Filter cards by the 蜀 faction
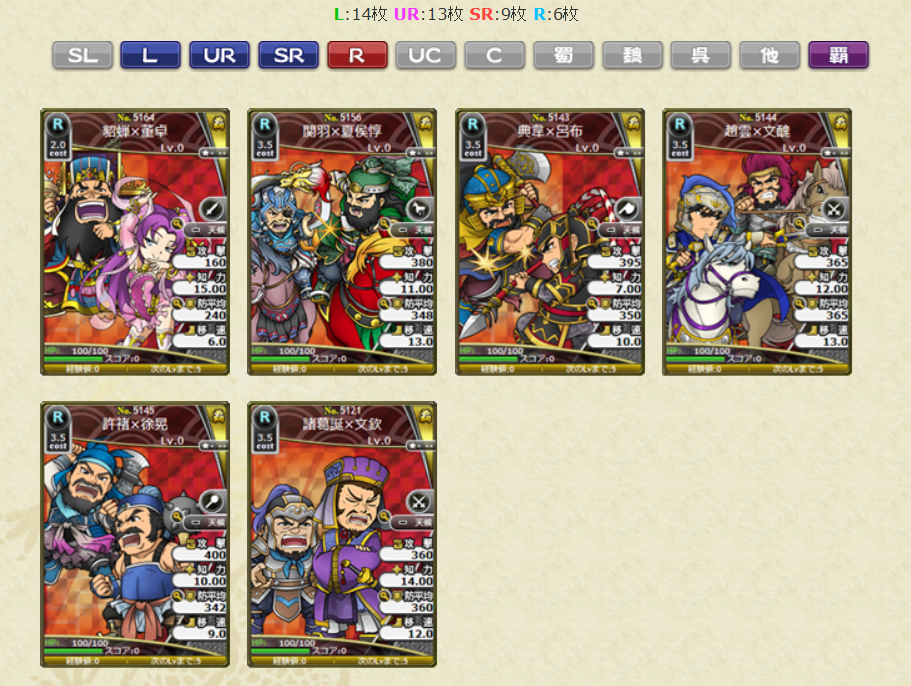The width and height of the screenshot is (911, 686). [x=563, y=55]
